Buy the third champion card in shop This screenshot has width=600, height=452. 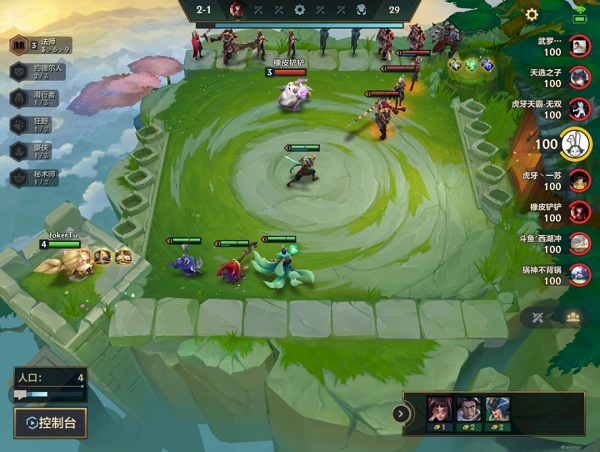[498, 412]
